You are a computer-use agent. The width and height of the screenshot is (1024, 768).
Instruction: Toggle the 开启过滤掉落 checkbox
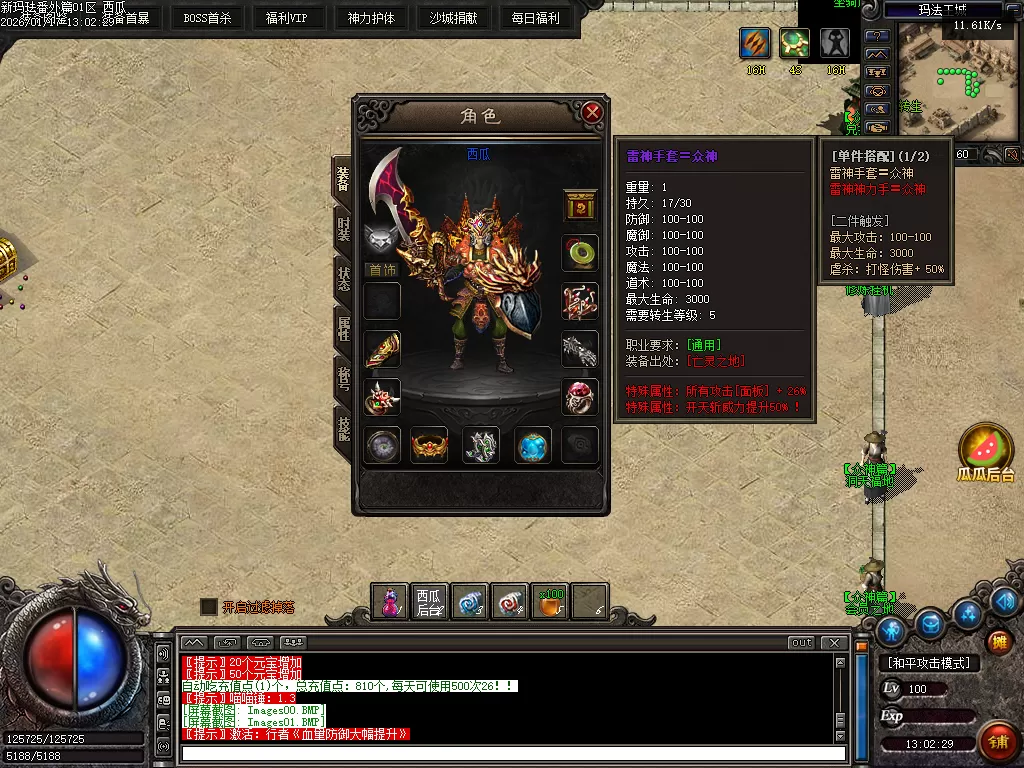click(208, 607)
